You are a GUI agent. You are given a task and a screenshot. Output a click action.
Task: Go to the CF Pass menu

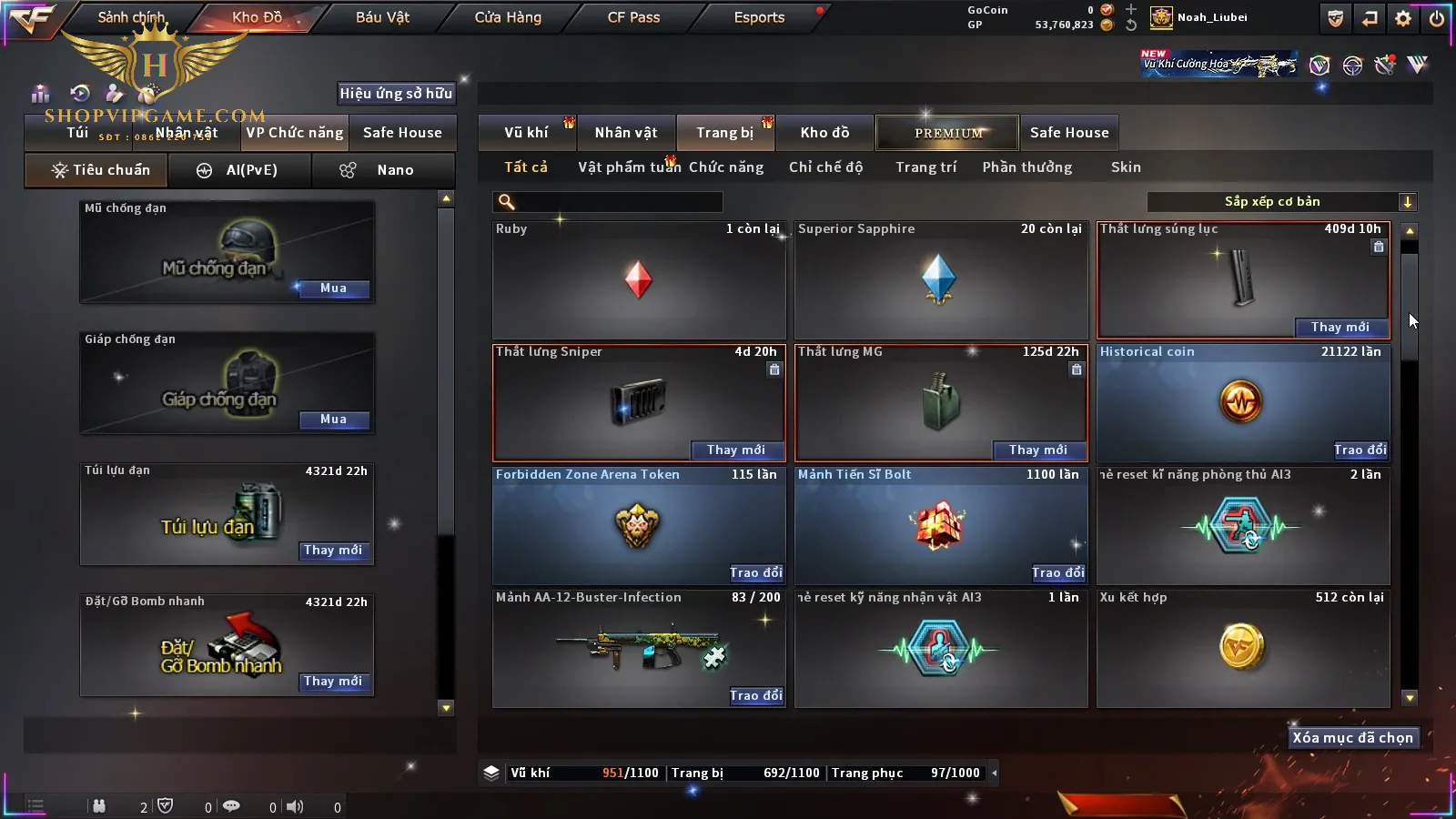click(x=633, y=17)
